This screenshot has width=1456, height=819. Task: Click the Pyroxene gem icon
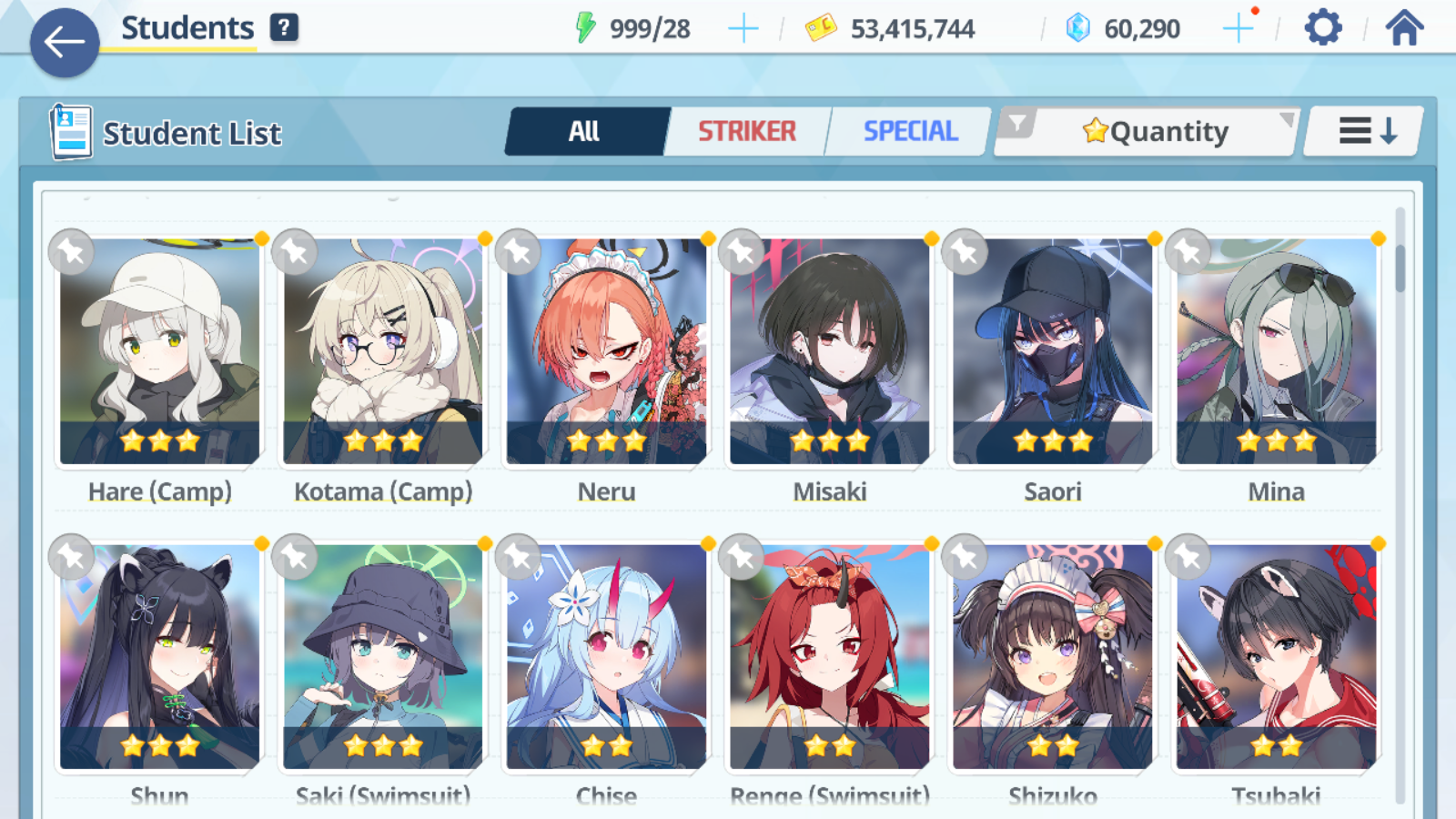(x=1077, y=26)
